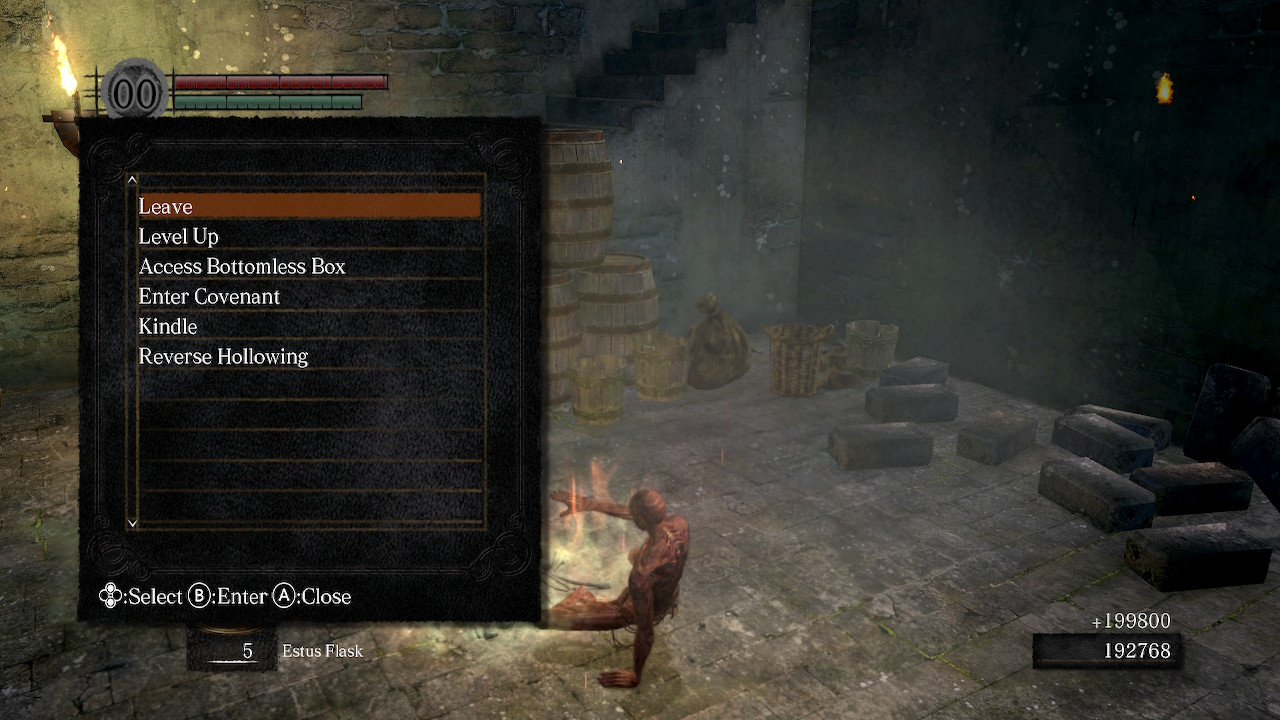Select the Enter Covenant option
Viewport: 1280px width, 720px height.
[x=308, y=296]
